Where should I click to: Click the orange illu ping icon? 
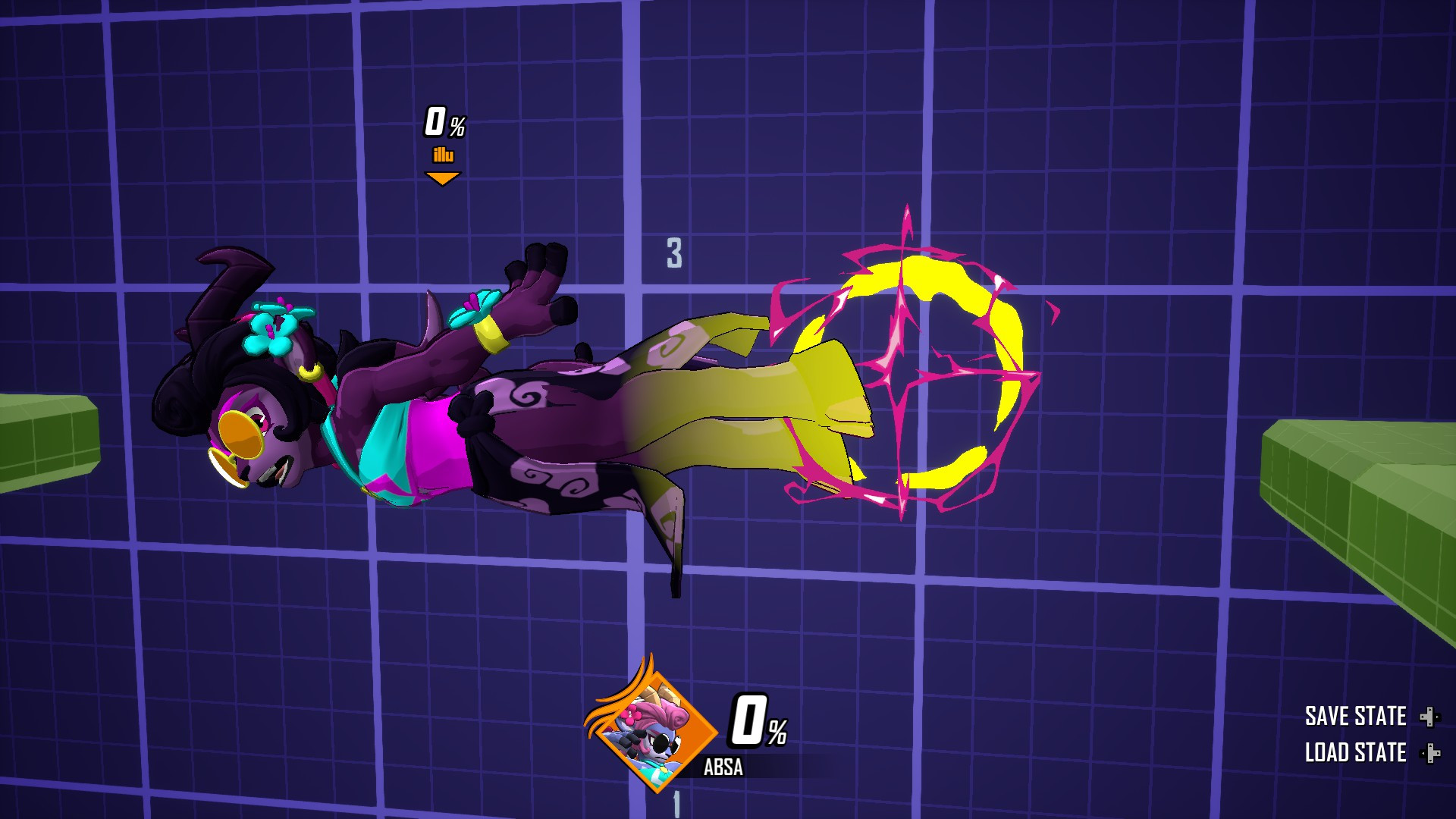click(x=443, y=153)
